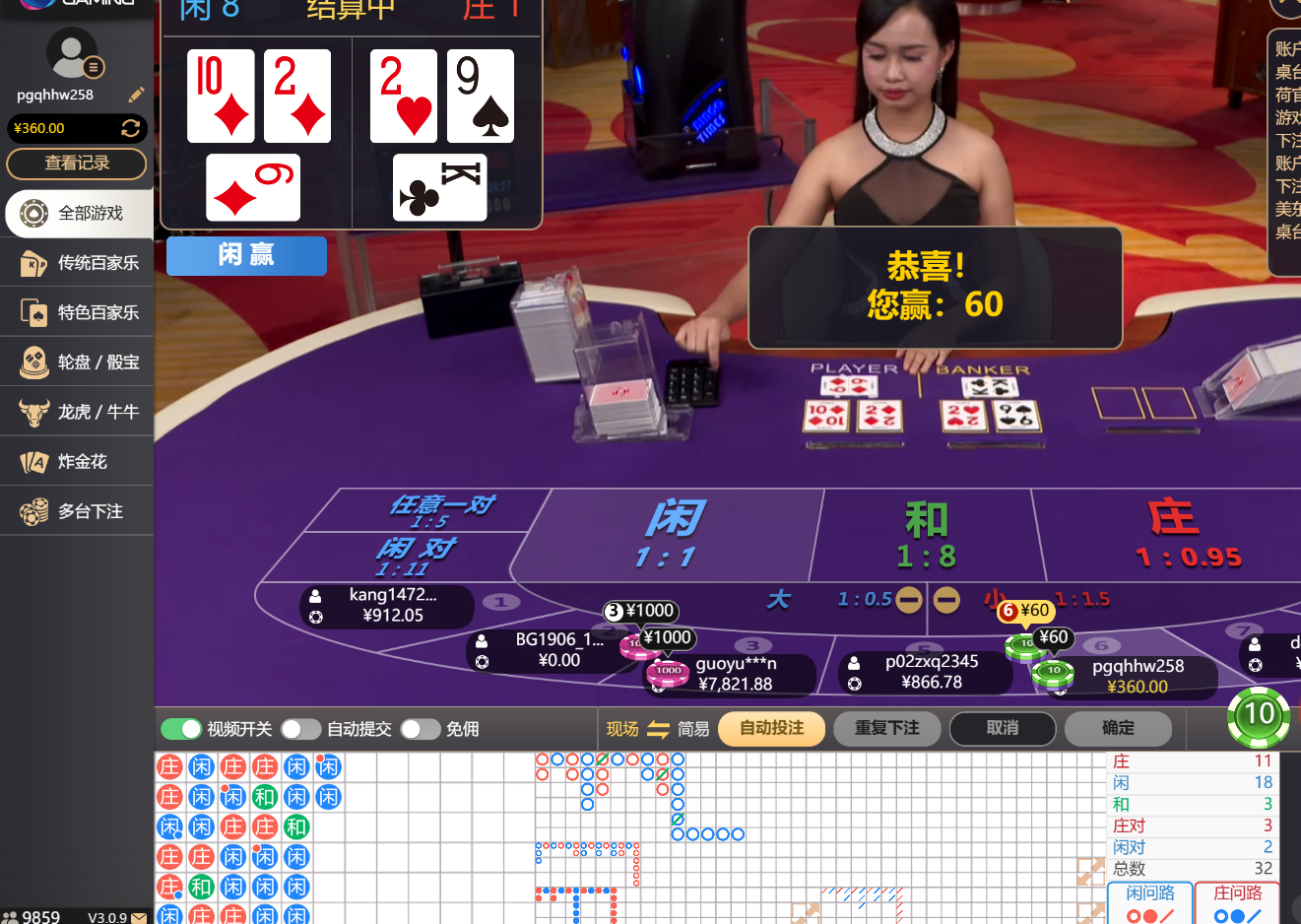The height and width of the screenshot is (924, 1301).
Task: Open 多台下注 multi-table betting
Action: pos(76,510)
